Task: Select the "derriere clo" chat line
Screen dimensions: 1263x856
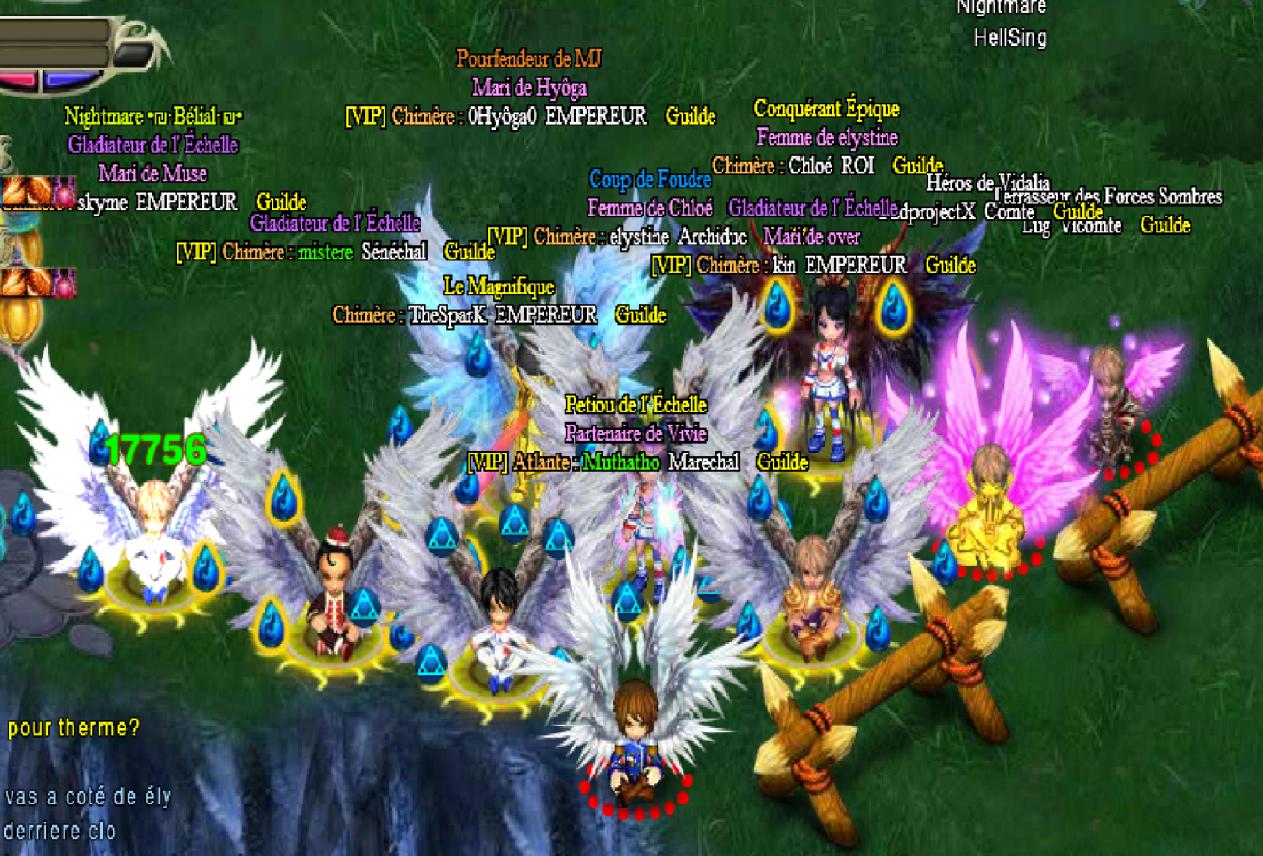Action: coord(60,831)
